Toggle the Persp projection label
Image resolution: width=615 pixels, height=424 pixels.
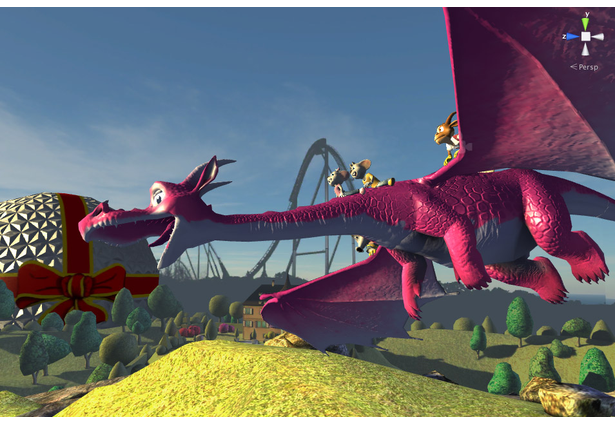coord(585,67)
